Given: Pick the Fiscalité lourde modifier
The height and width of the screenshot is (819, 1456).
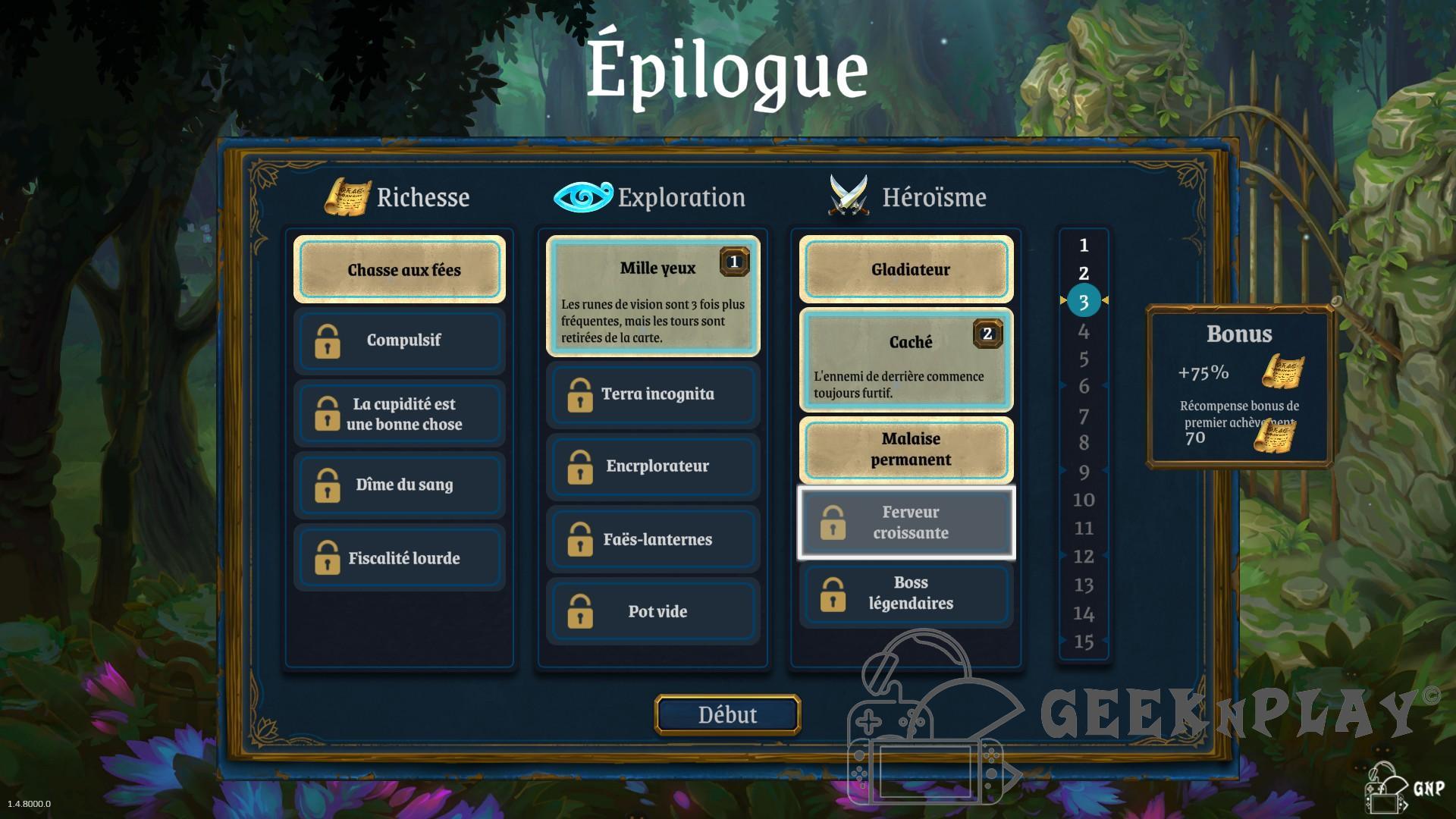Looking at the screenshot, I should tap(400, 558).
